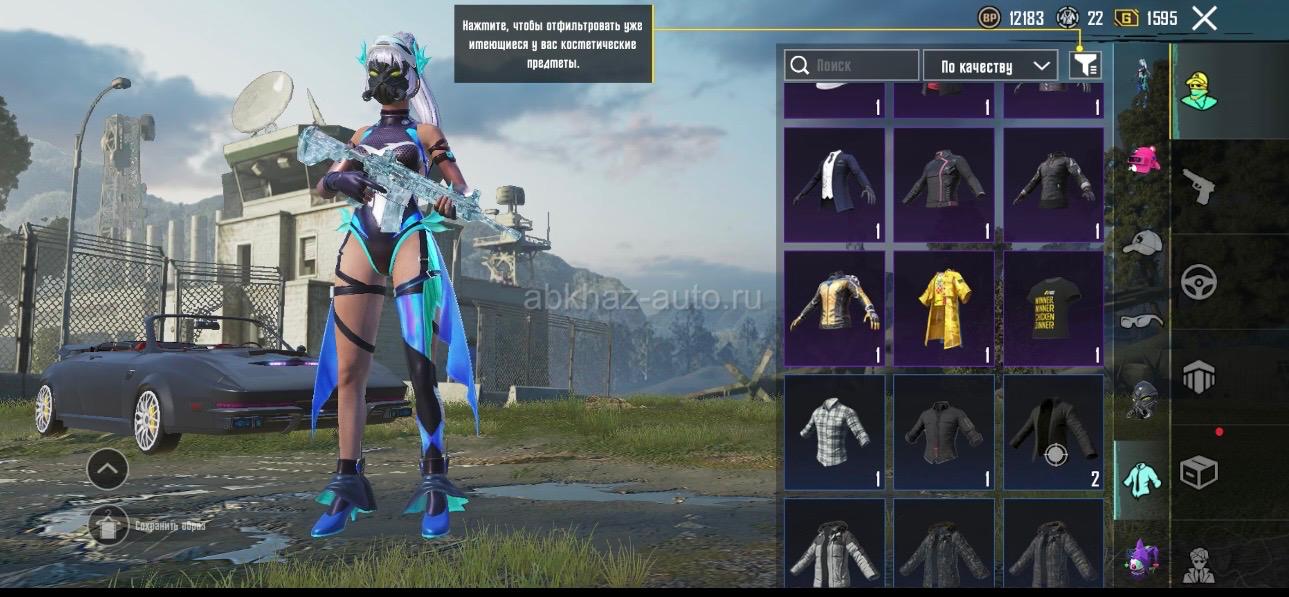This screenshot has width=1289, height=597.
Task: Select the yellow and black armored jacket
Action: [x=834, y=308]
